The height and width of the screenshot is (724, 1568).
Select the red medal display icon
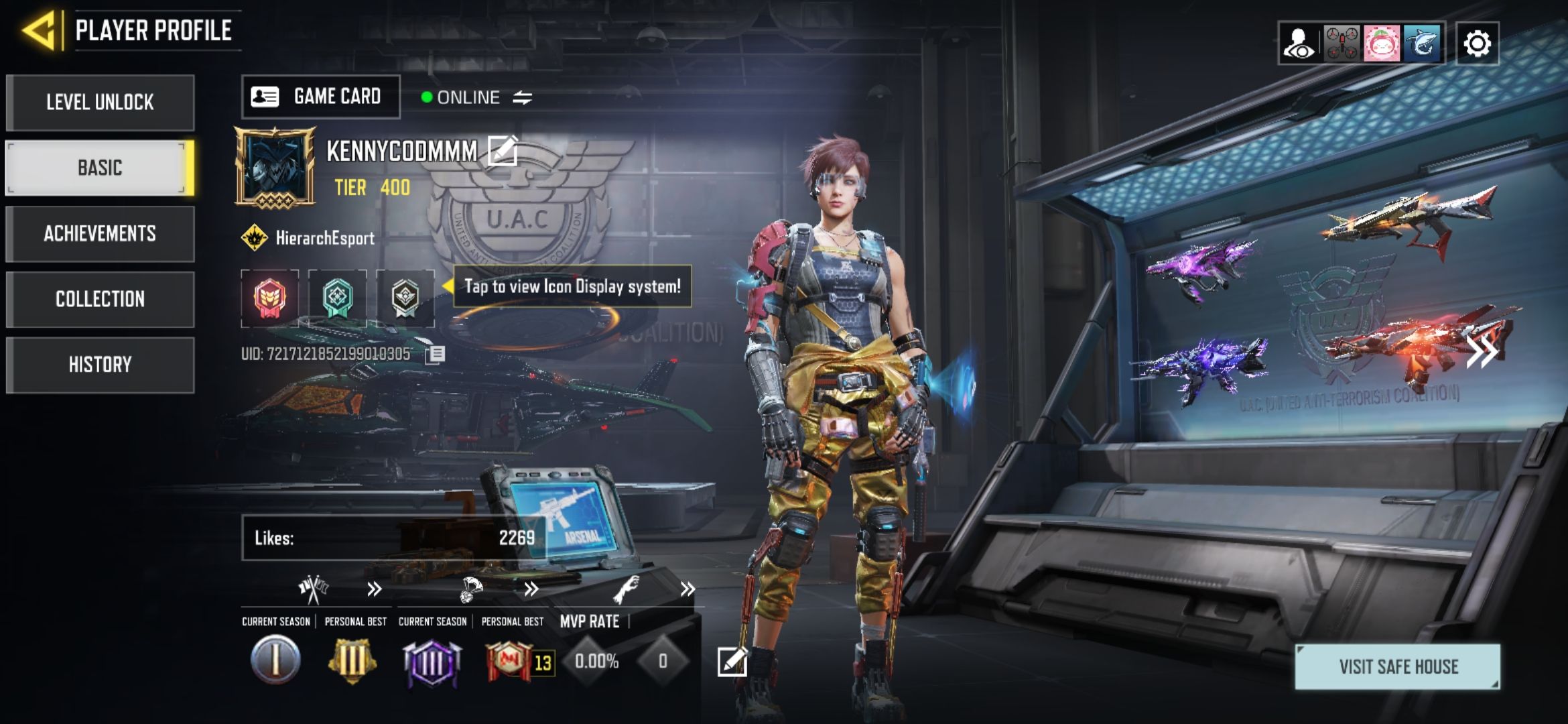point(269,298)
